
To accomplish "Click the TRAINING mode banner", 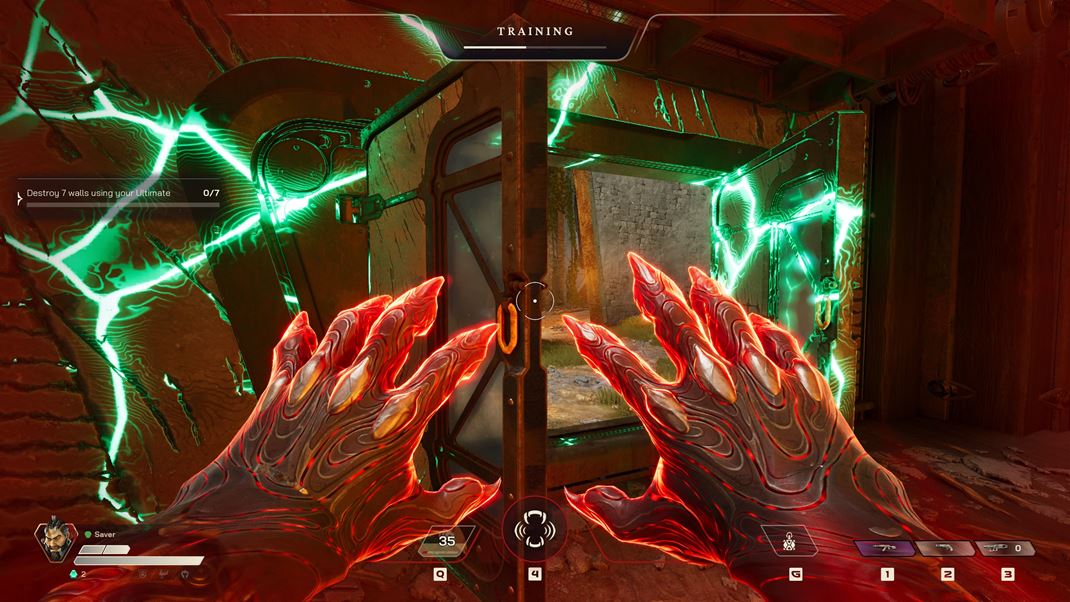I will pyautogui.click(x=536, y=32).
